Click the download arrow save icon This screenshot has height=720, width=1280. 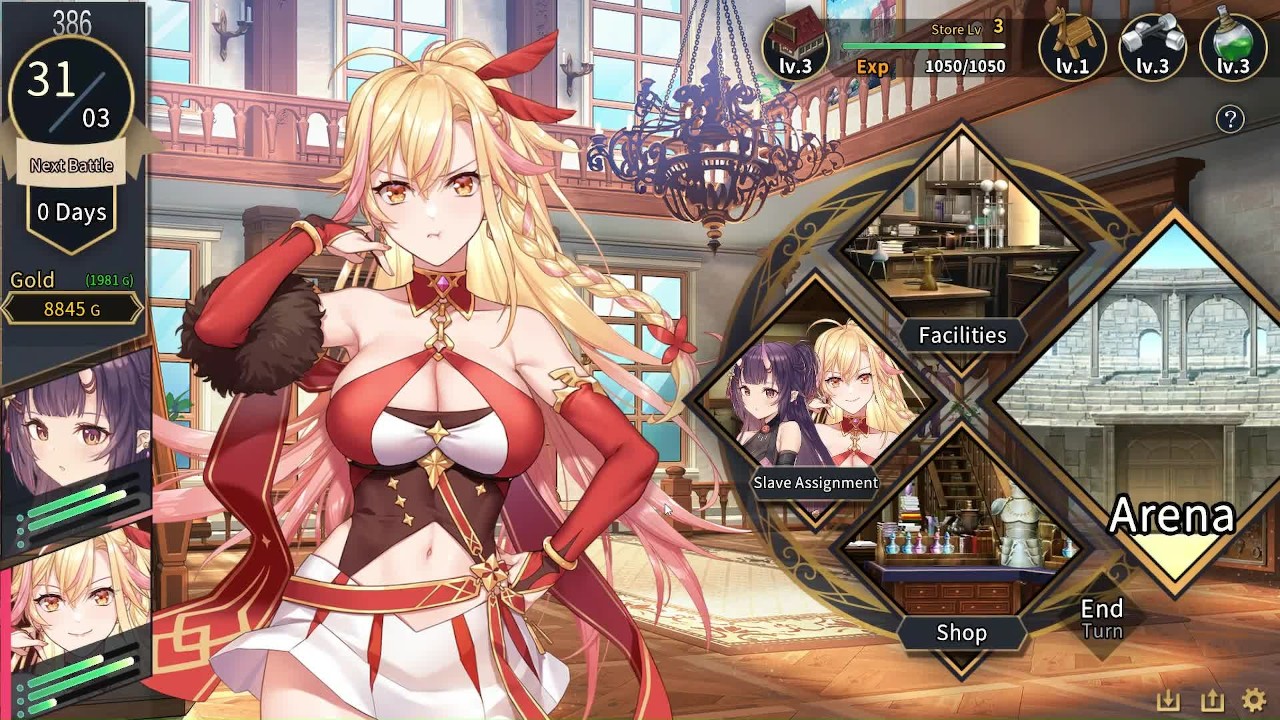pyautogui.click(x=1168, y=701)
